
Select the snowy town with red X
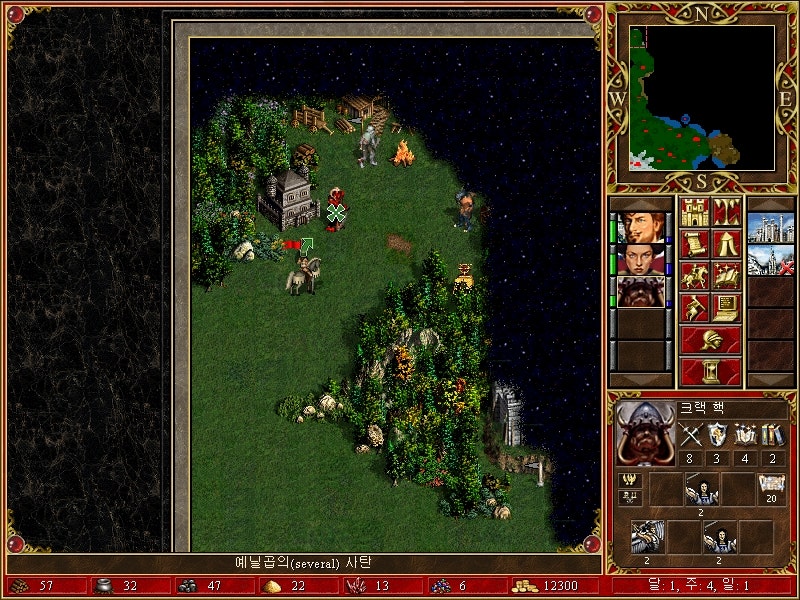point(770,259)
